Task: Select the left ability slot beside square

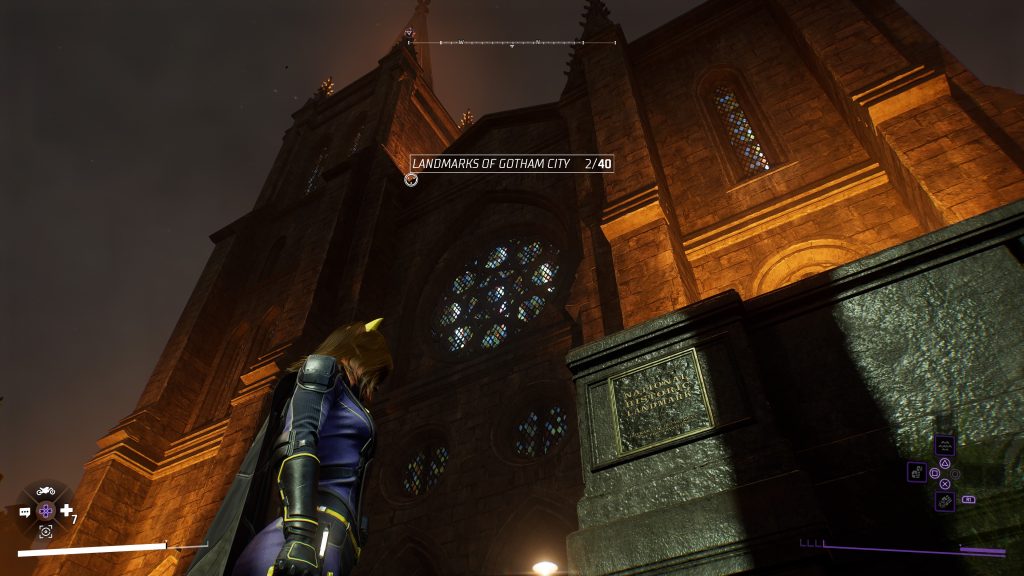Action: tap(916, 472)
